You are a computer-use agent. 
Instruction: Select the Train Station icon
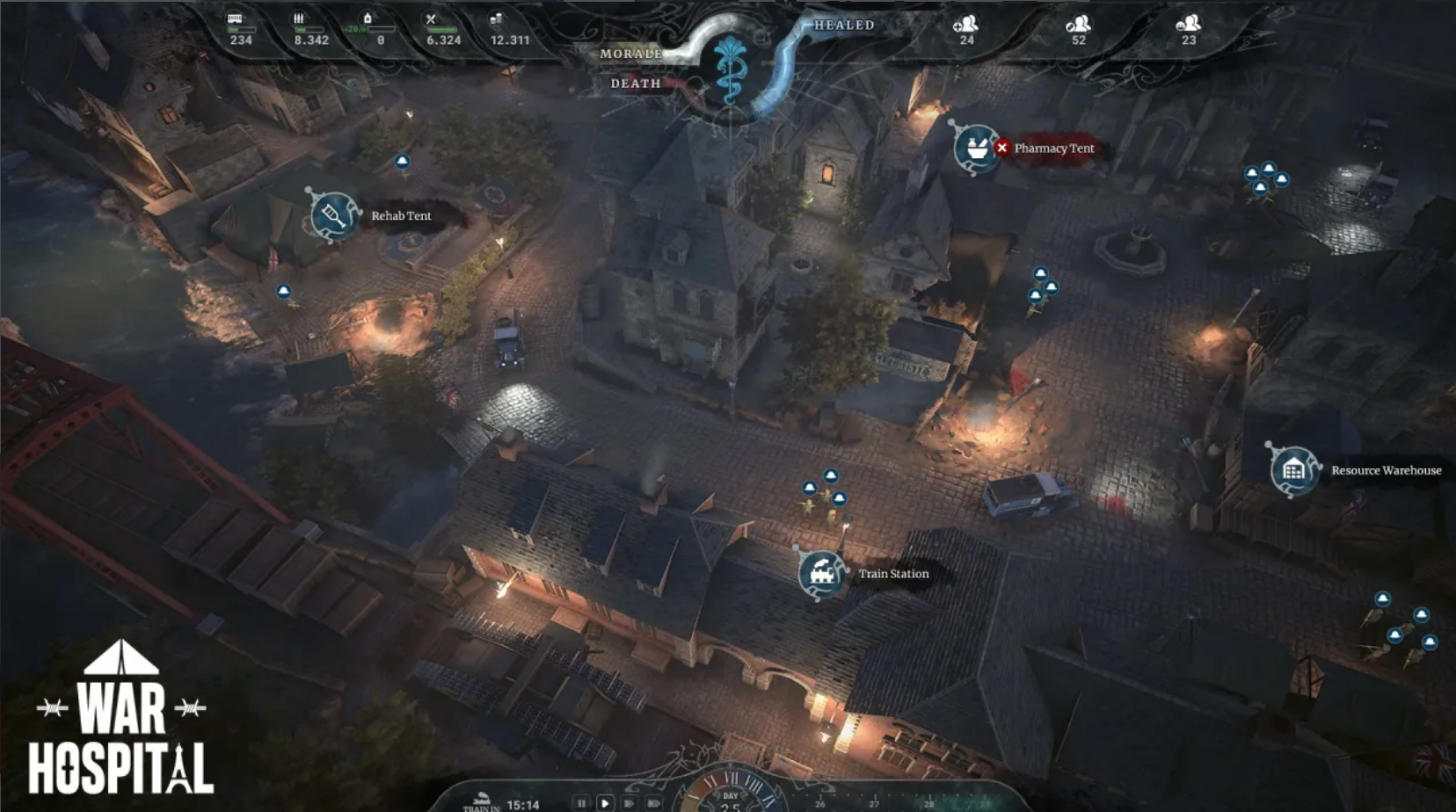click(x=821, y=574)
